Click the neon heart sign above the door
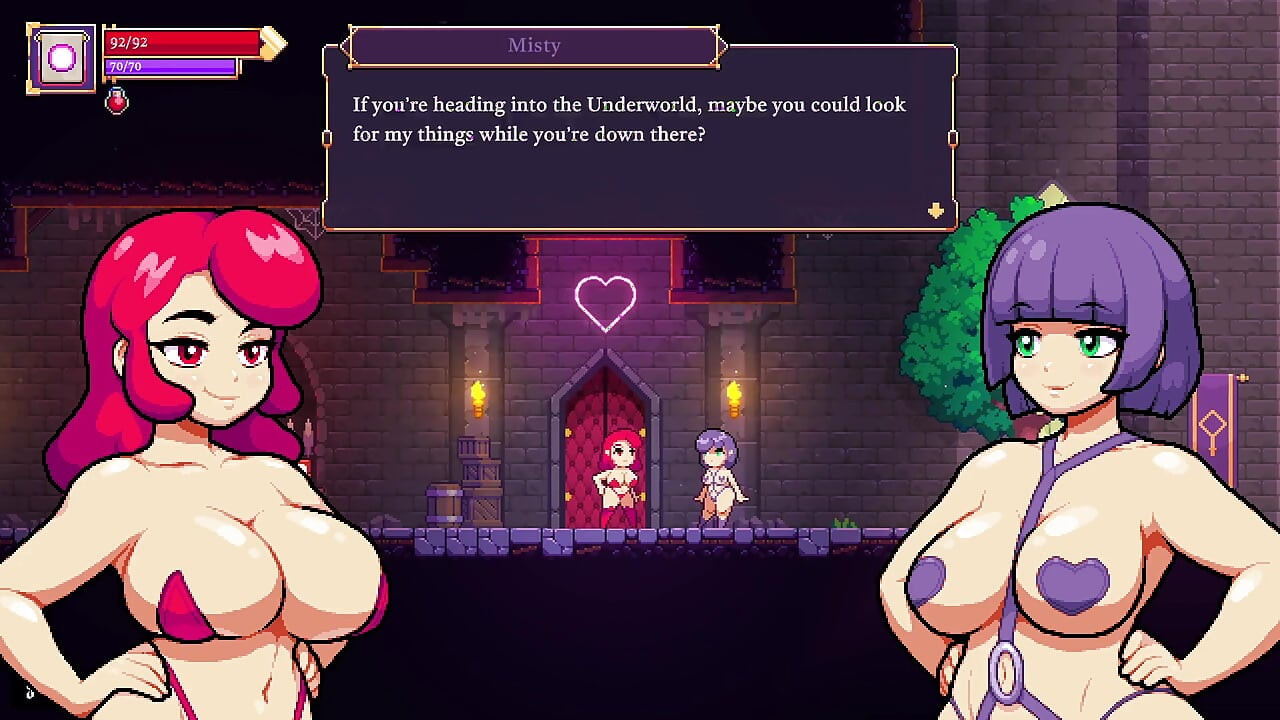1280x720 pixels. click(x=604, y=300)
